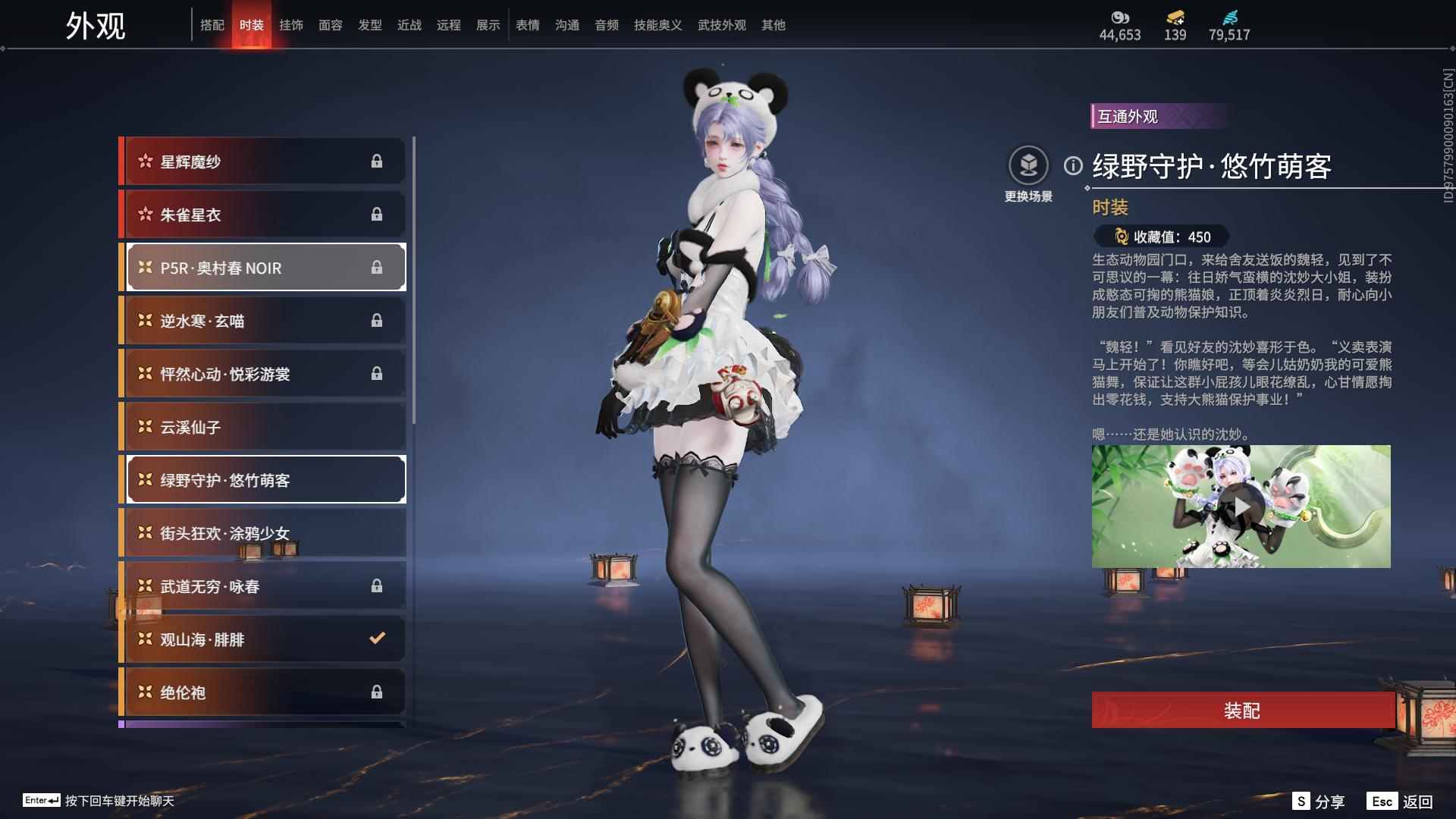
Task: Toggle the checkmark on 观山海·腓腓
Action: tap(378, 639)
